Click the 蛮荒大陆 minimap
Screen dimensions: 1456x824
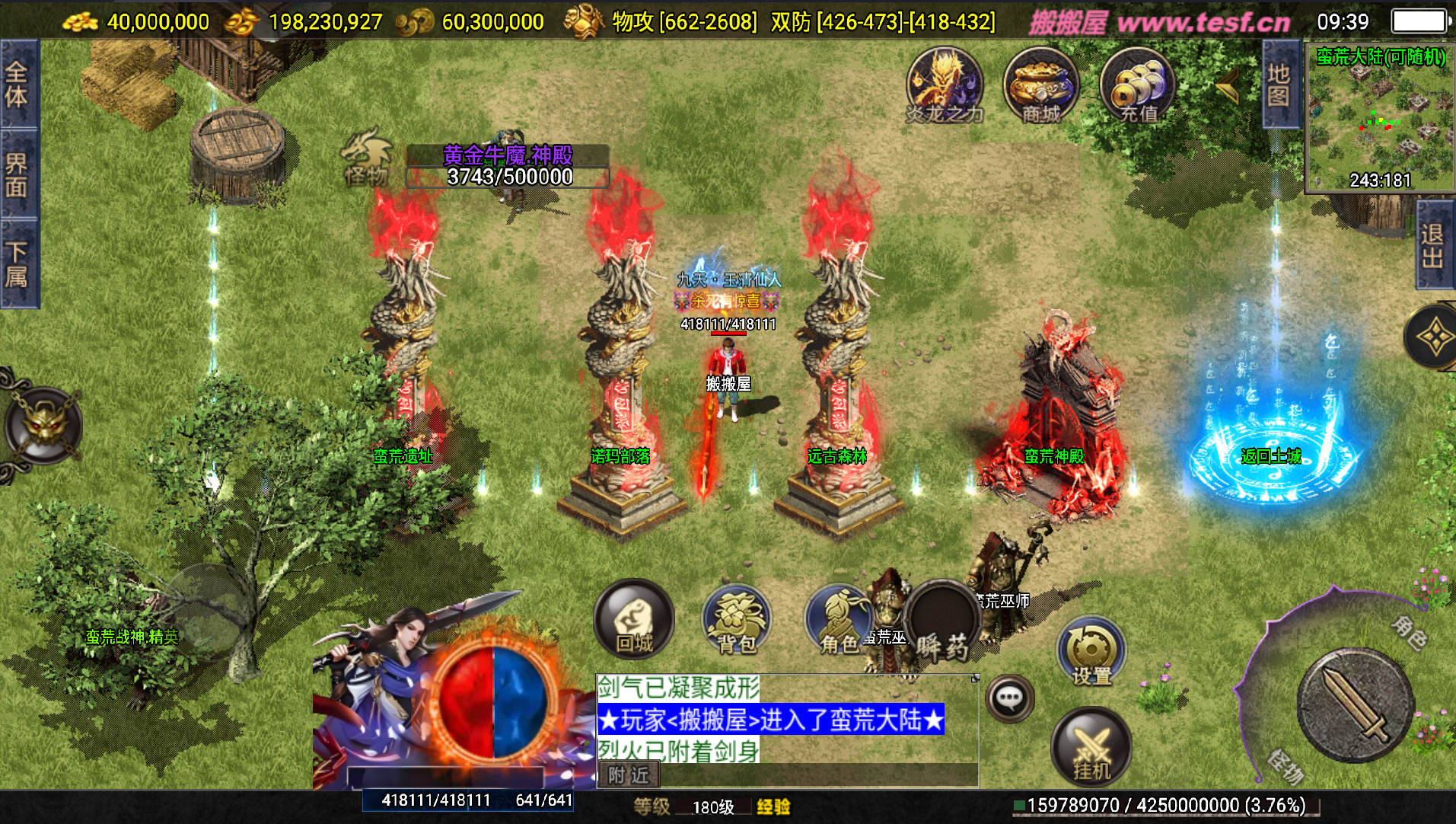point(1379,118)
